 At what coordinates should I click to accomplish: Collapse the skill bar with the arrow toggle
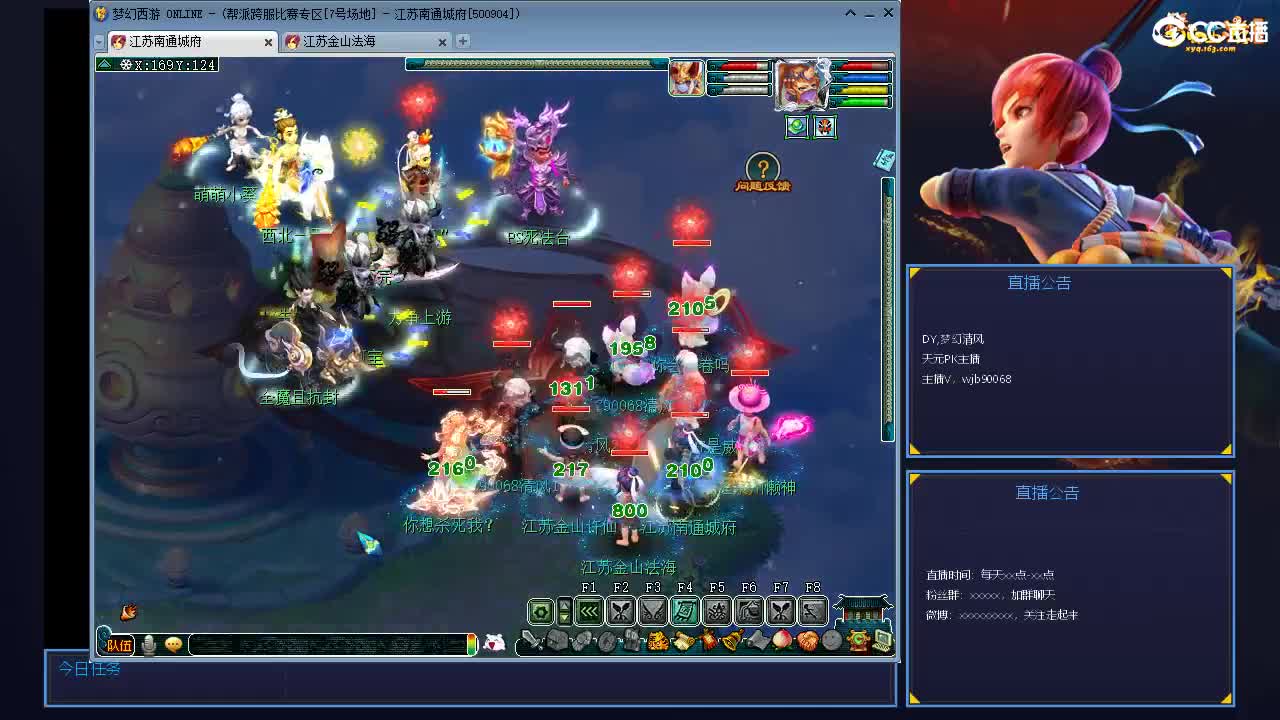coord(564,610)
